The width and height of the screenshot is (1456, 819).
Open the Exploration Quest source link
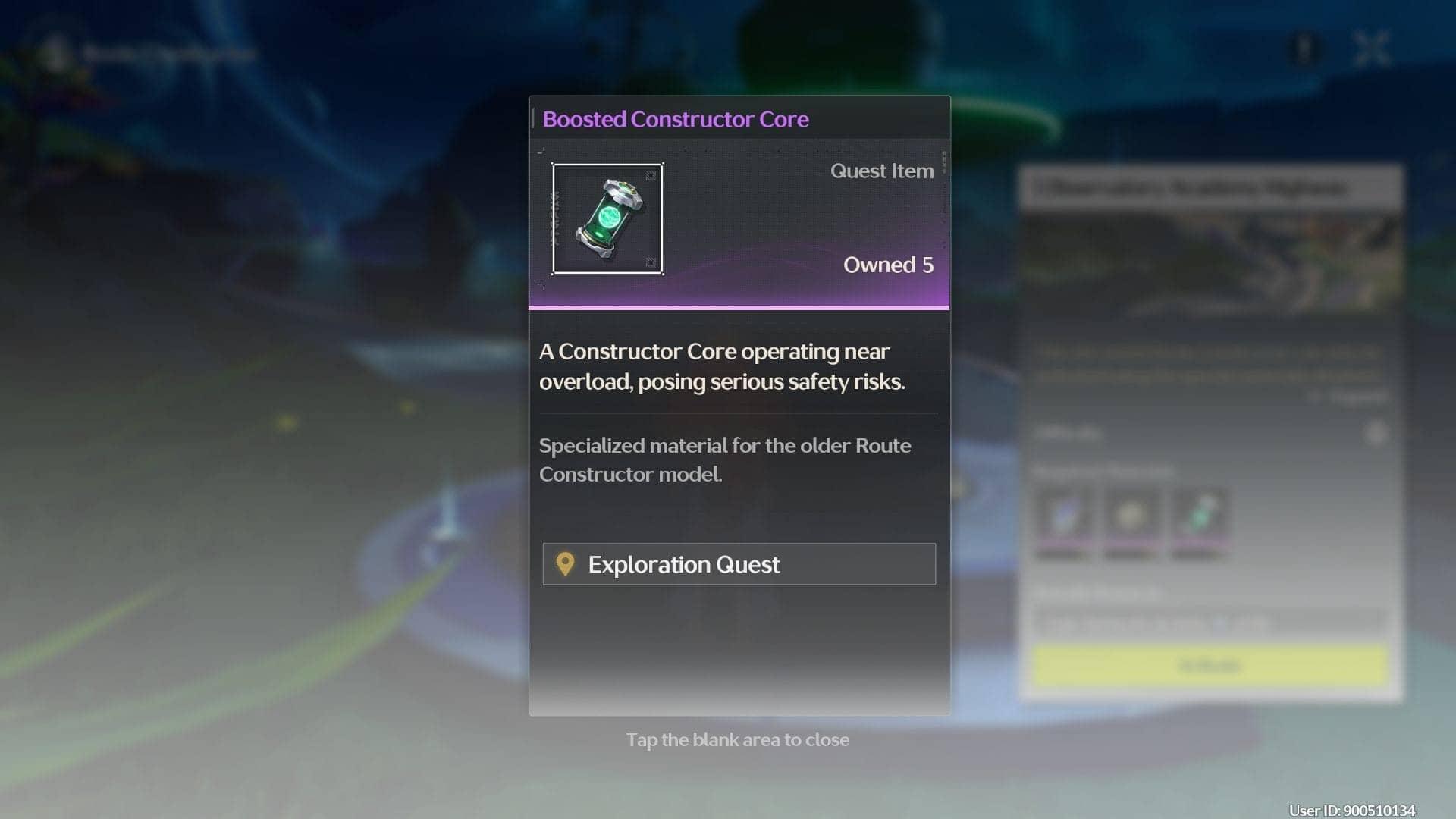pos(739,564)
